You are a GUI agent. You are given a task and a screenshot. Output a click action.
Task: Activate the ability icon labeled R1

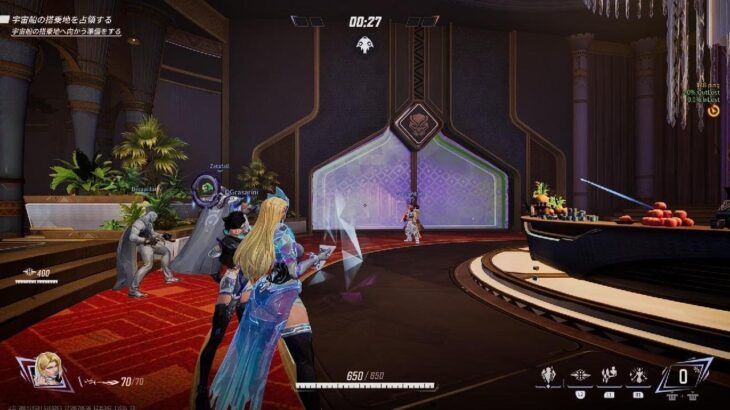[638, 377]
